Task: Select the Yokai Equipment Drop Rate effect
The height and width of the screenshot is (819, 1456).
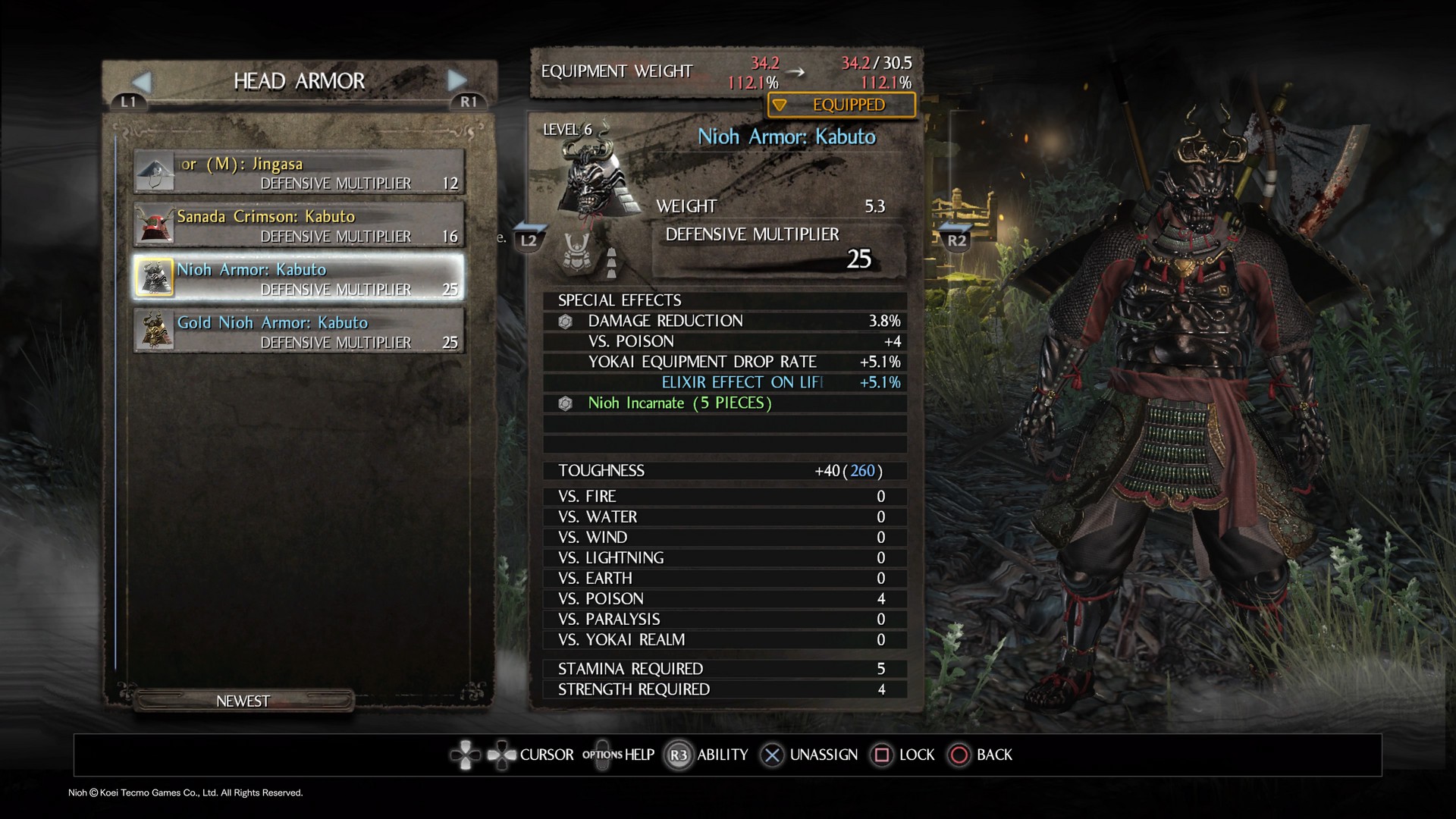Action: [x=724, y=362]
